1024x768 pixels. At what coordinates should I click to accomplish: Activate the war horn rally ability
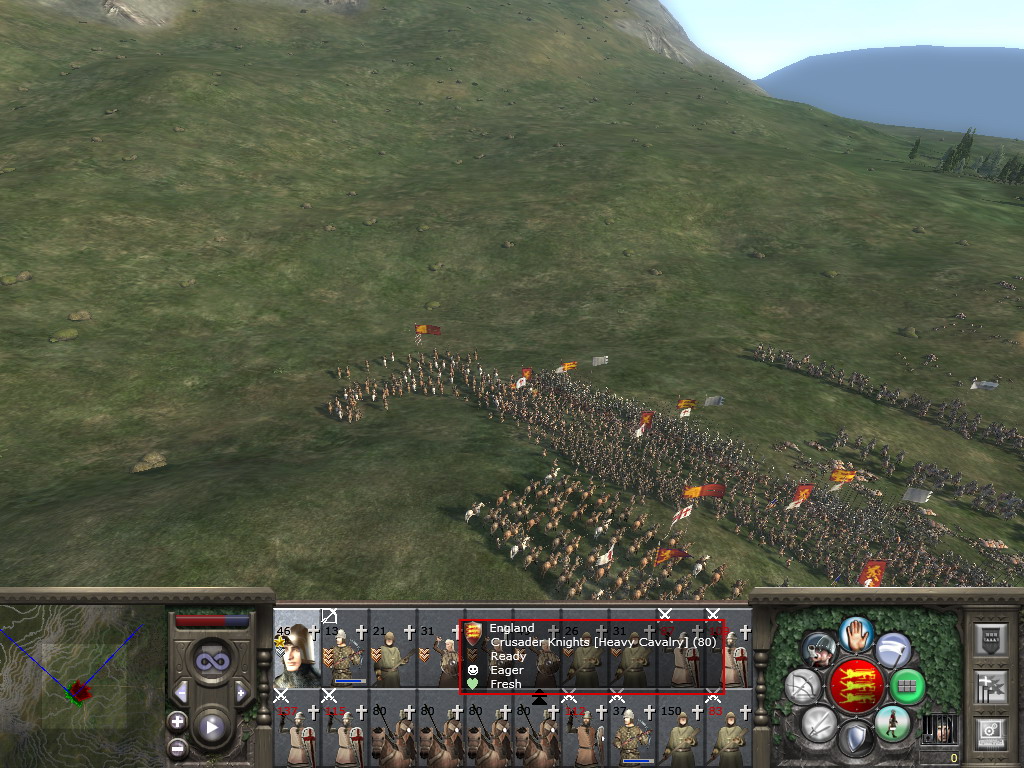tap(820, 650)
